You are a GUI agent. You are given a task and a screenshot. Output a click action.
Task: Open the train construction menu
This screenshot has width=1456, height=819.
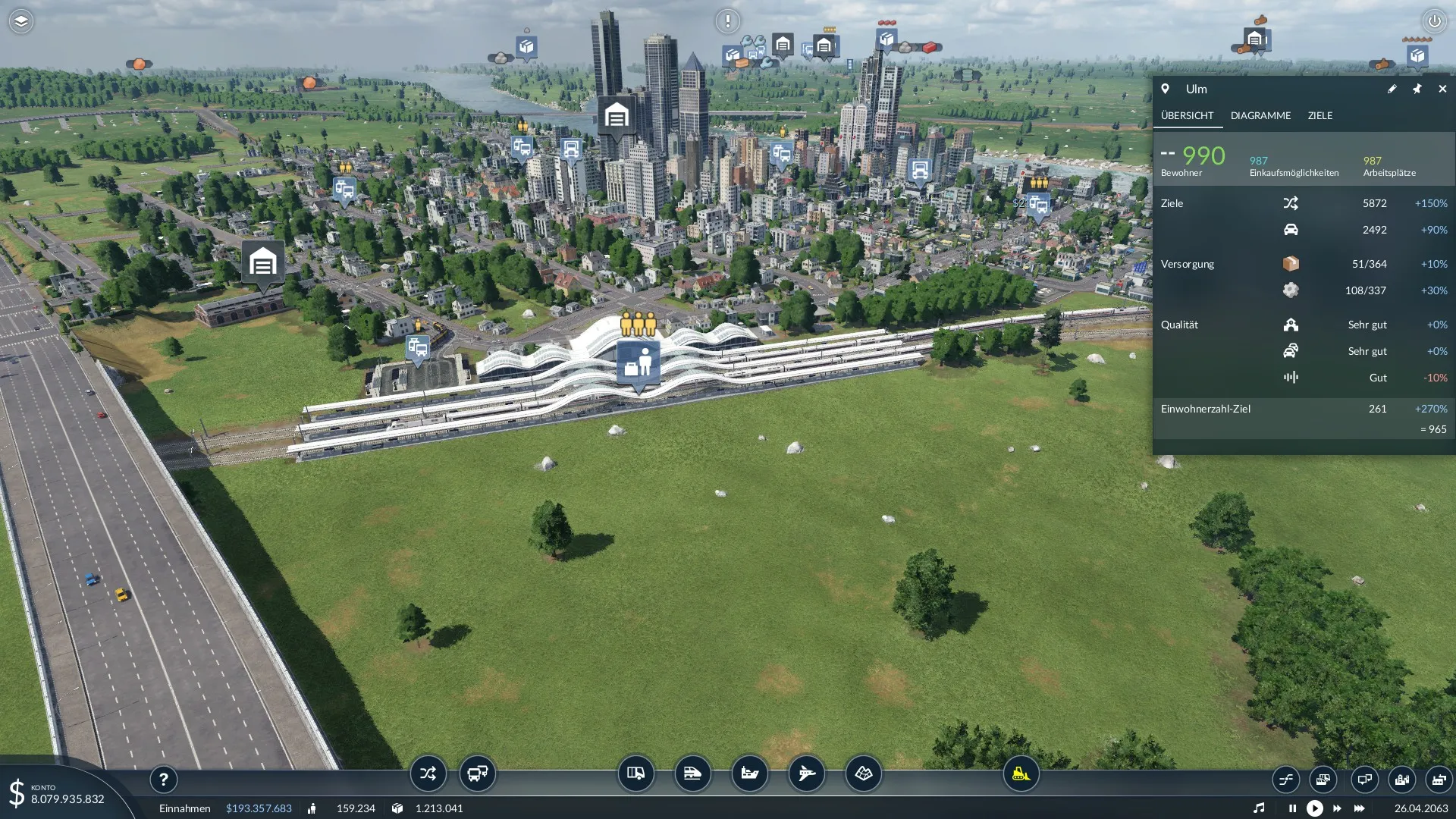point(692,773)
